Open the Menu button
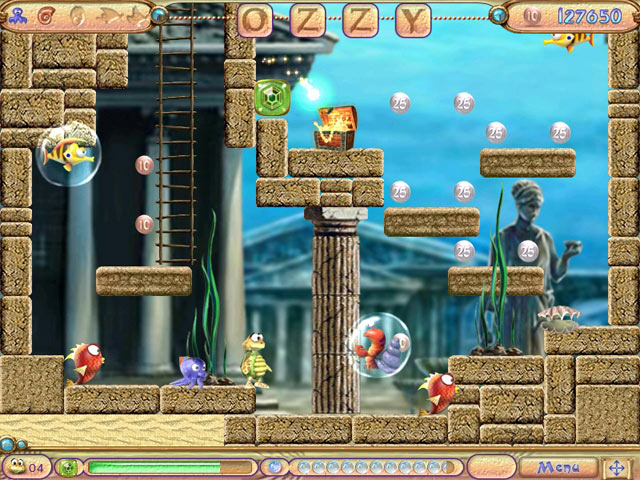Screen dimensions: 640x480 pyautogui.click(x=558, y=467)
